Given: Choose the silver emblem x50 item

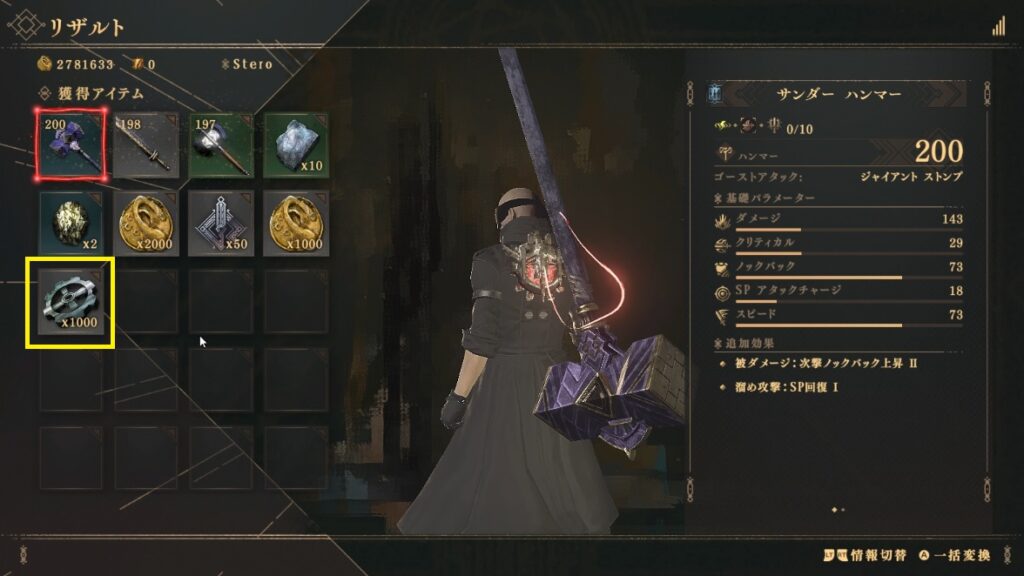Looking at the screenshot, I should click(220, 221).
